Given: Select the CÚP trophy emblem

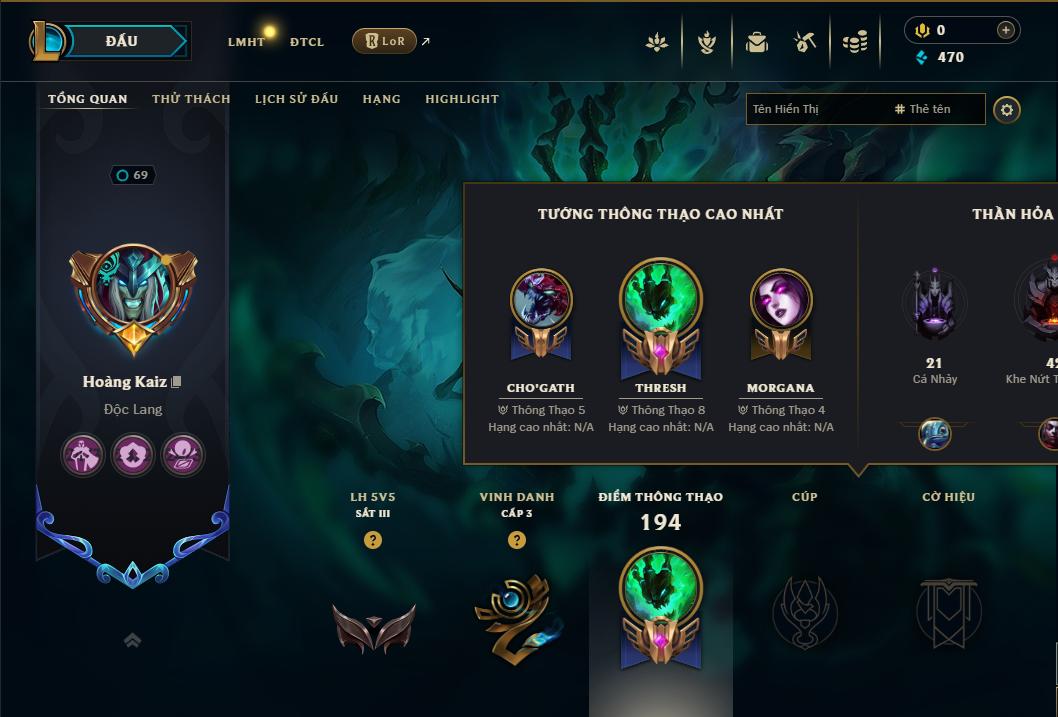Looking at the screenshot, I should (x=805, y=611).
